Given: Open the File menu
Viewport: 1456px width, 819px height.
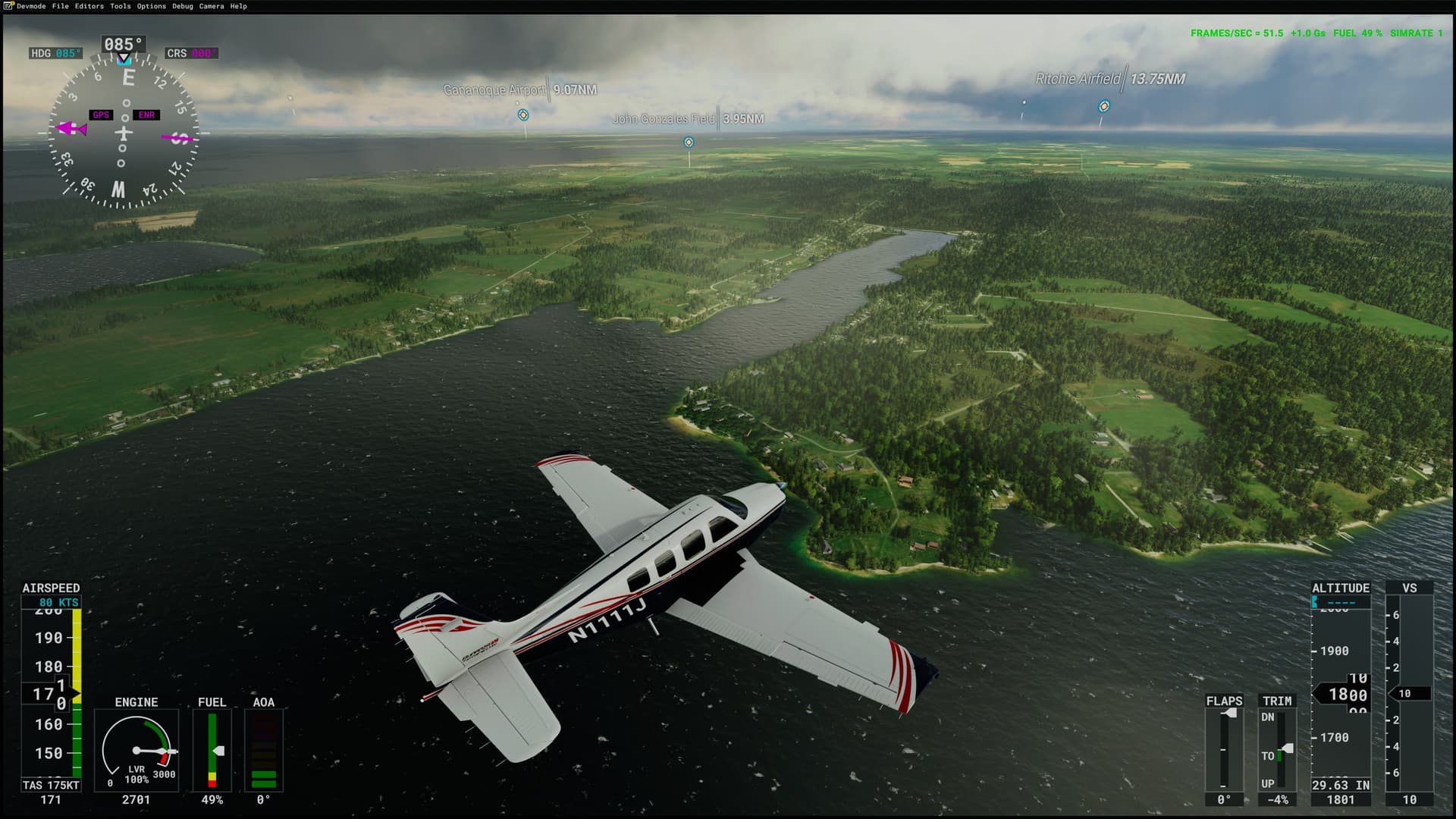Looking at the screenshot, I should (x=60, y=6).
